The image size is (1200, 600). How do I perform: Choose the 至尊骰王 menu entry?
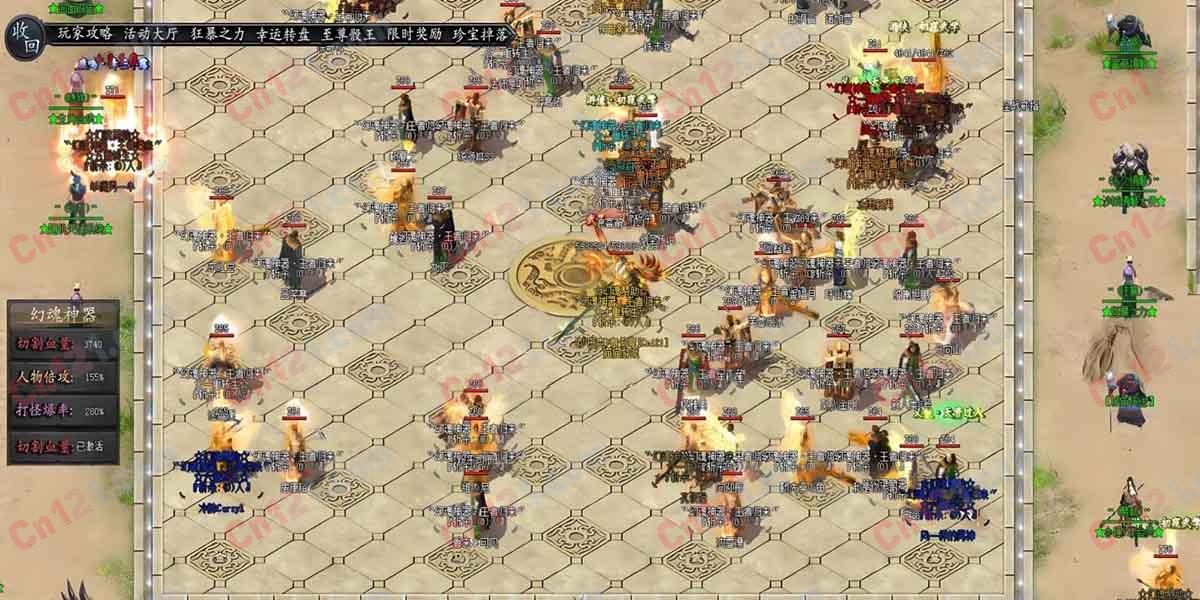click(x=348, y=33)
